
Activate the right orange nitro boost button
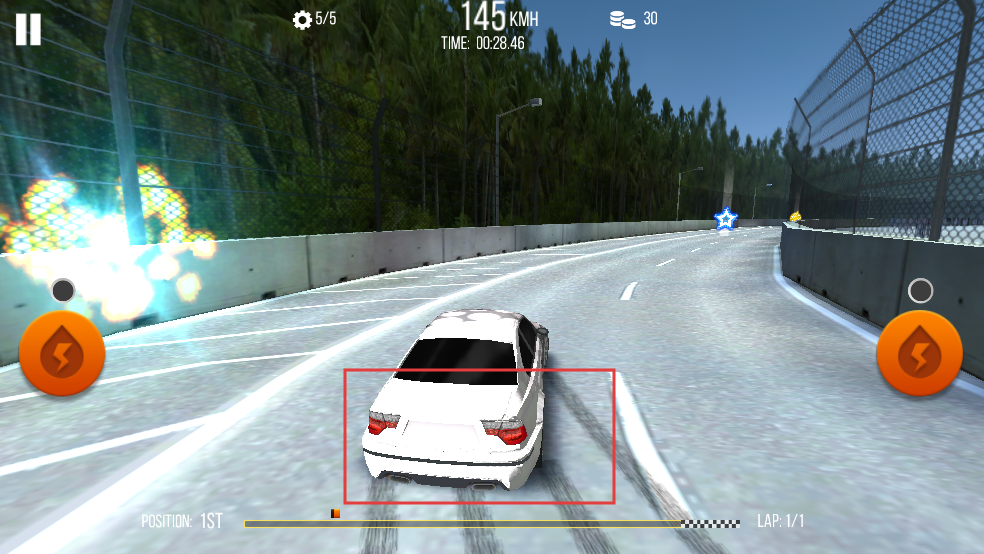tap(919, 353)
